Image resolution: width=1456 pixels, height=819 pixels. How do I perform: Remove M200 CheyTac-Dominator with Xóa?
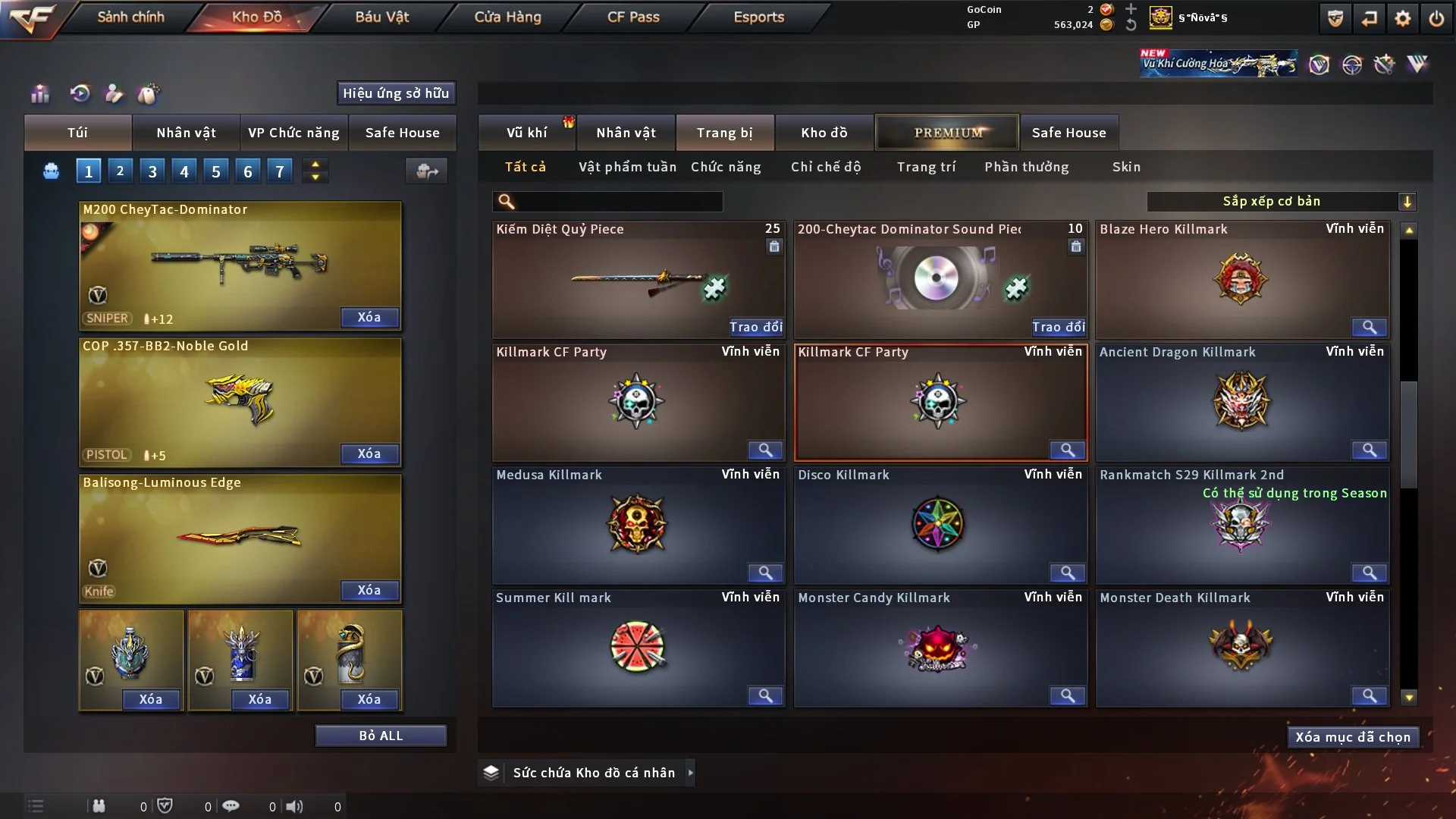[x=369, y=317]
